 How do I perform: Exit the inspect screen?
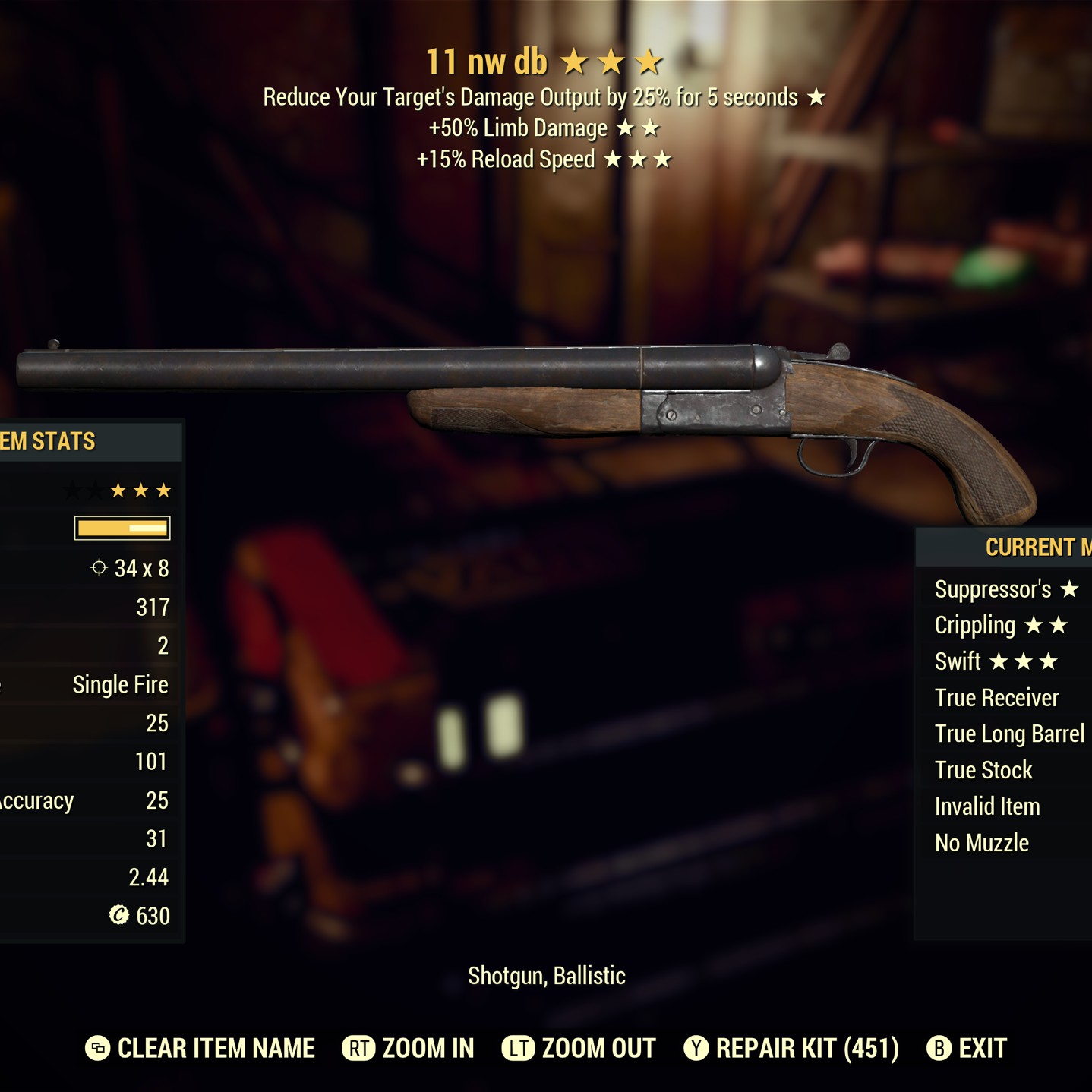click(x=967, y=1049)
